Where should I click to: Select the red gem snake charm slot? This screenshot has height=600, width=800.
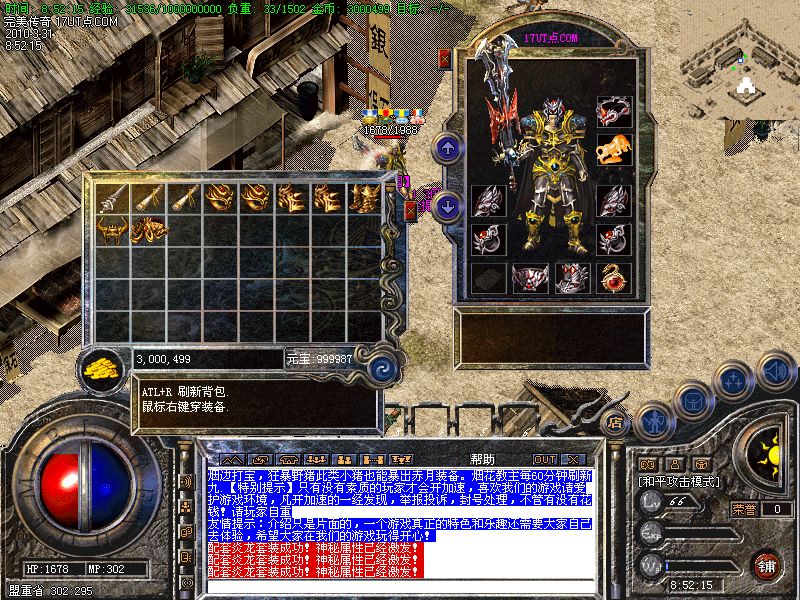coord(613,277)
